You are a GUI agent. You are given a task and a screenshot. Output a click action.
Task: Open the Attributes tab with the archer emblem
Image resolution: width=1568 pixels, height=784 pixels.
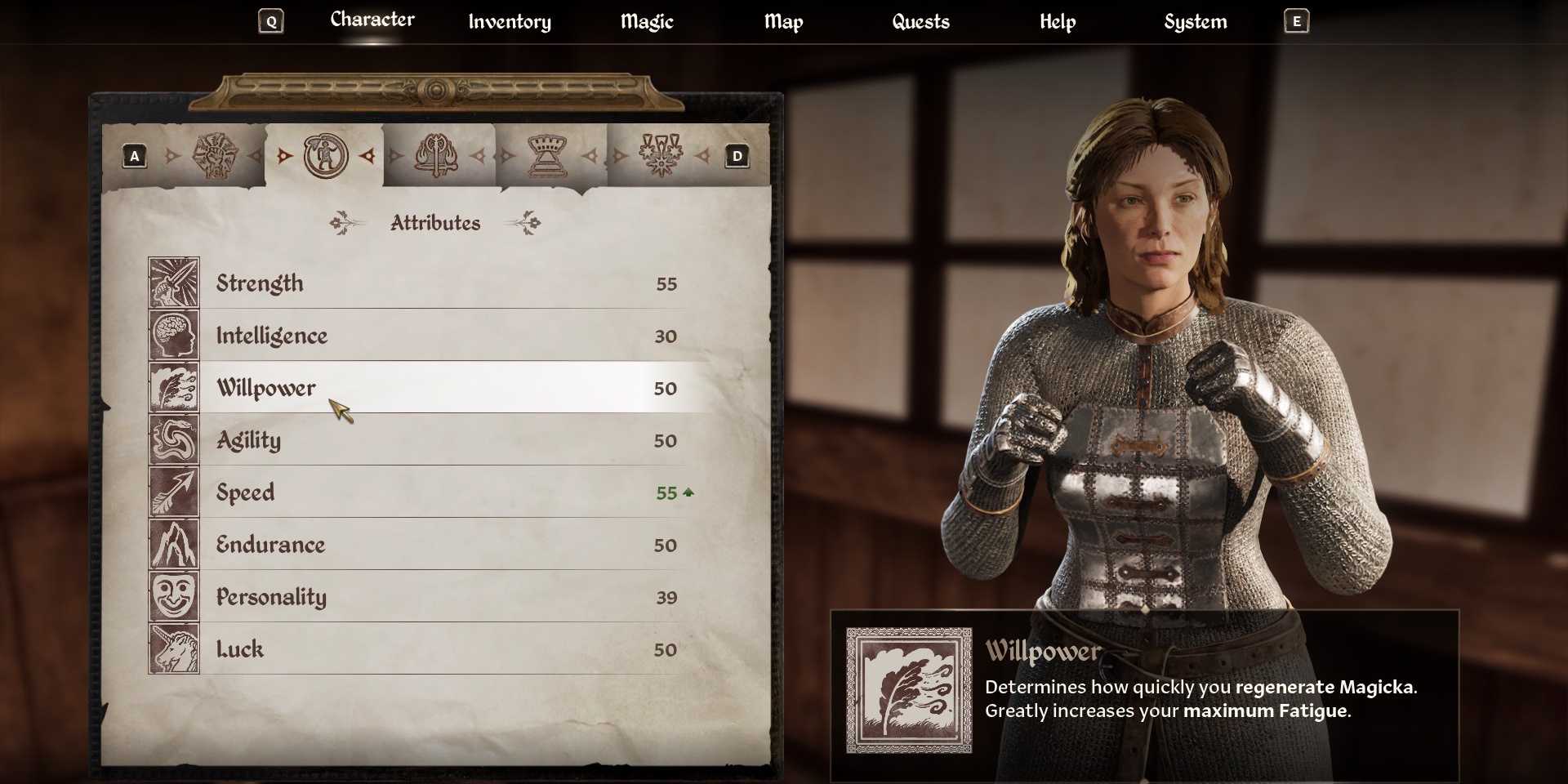click(325, 155)
